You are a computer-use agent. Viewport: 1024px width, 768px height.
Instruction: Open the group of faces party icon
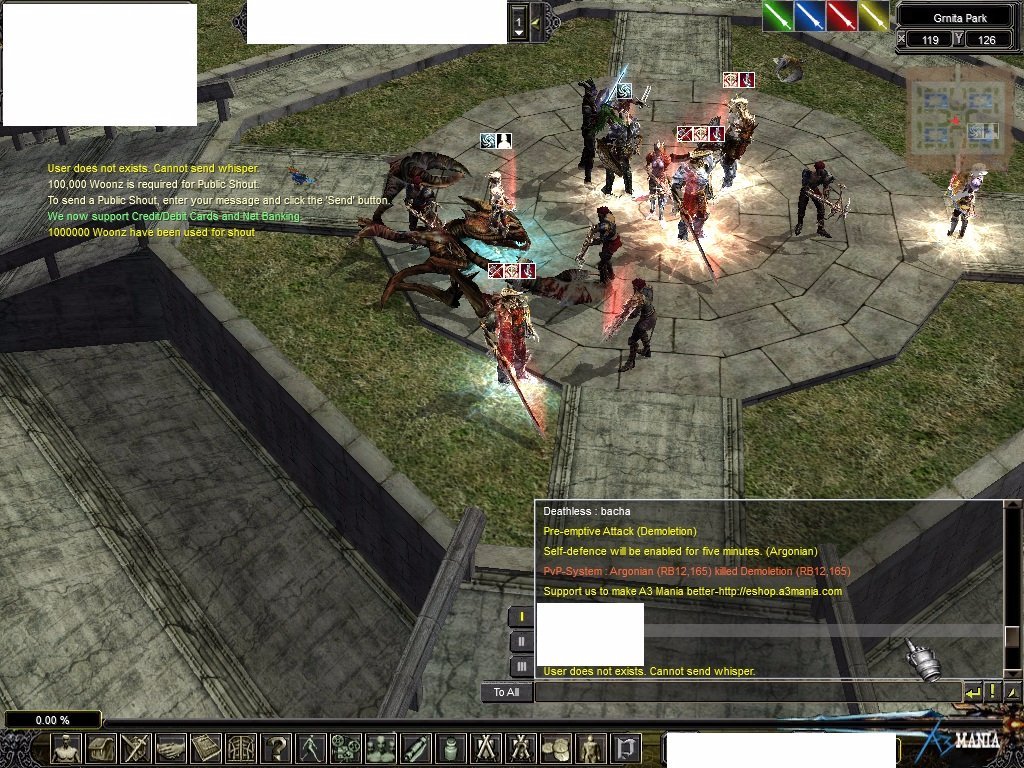(x=381, y=748)
